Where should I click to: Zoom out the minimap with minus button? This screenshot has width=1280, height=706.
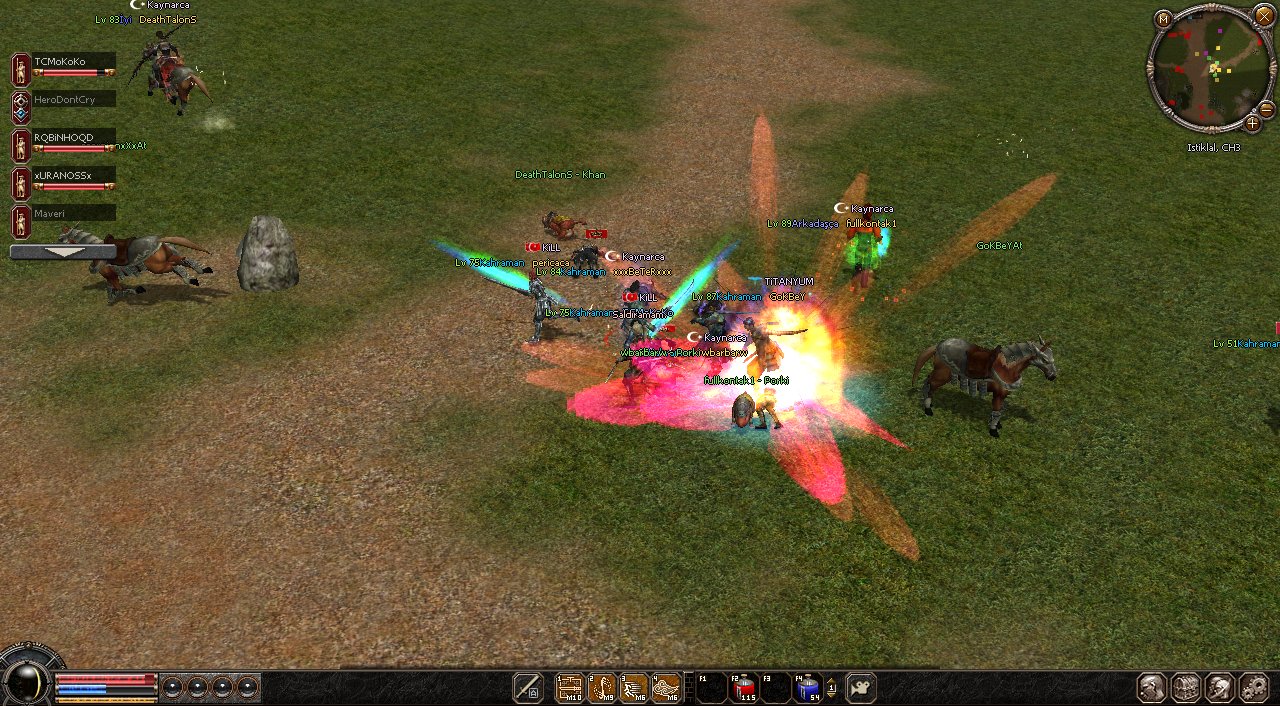pyautogui.click(x=1266, y=109)
